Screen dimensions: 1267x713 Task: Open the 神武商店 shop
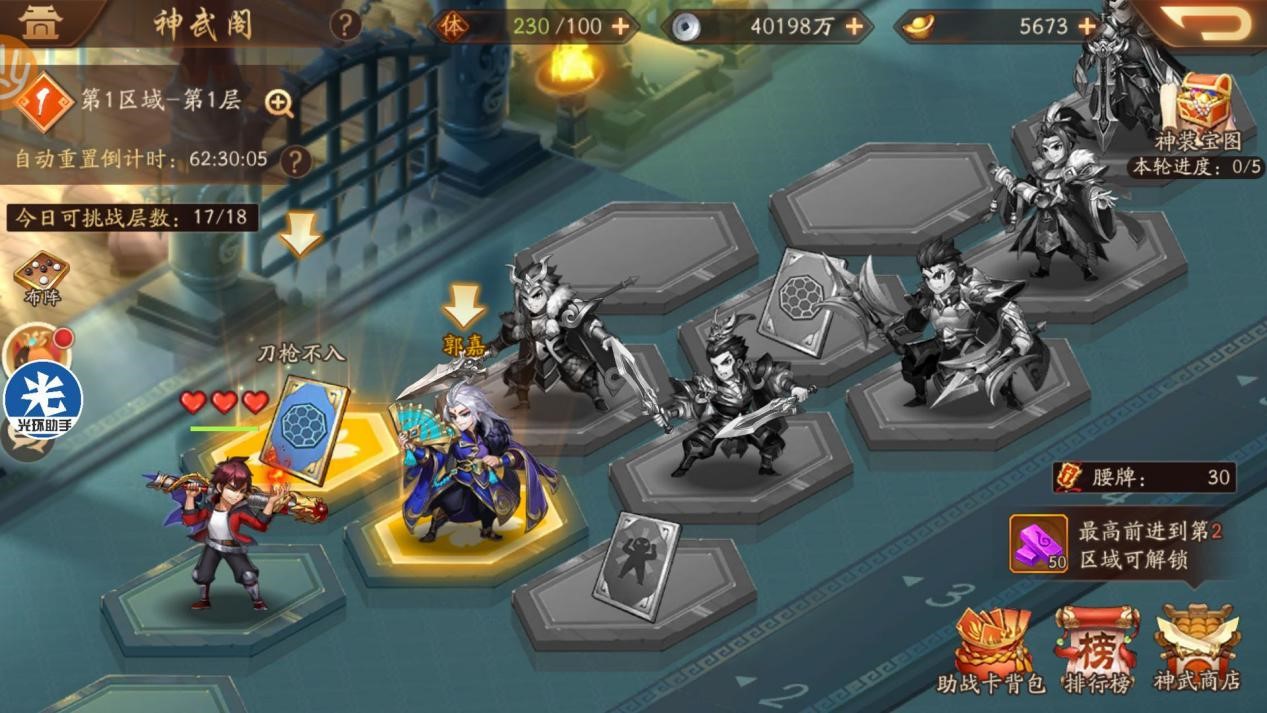point(1196,648)
